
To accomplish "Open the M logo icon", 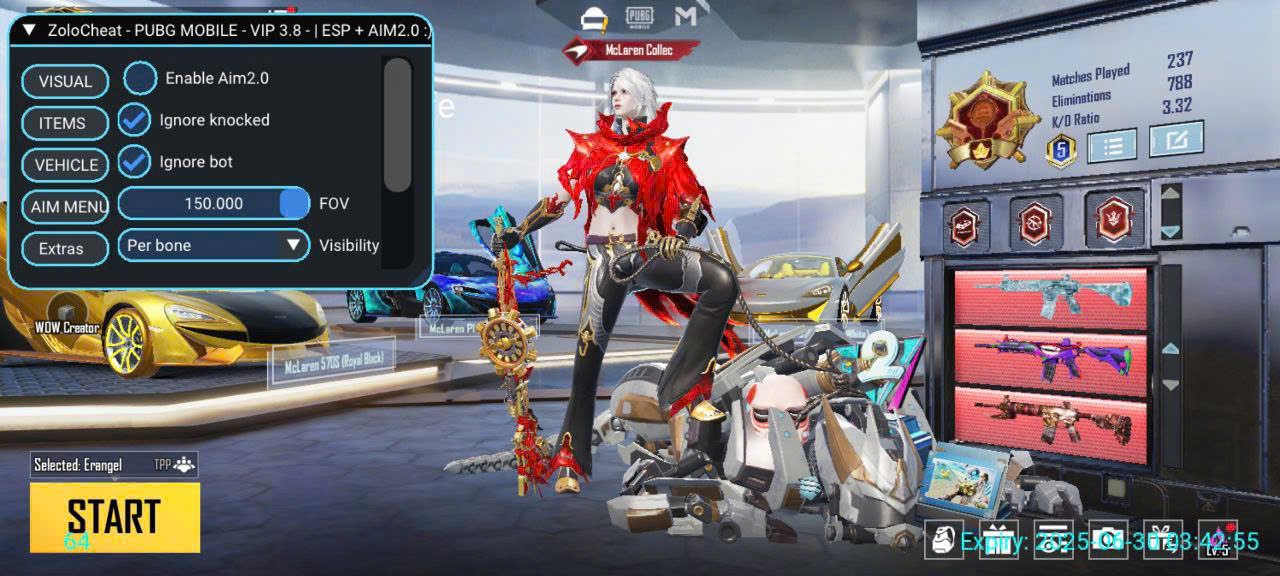I will (685, 16).
